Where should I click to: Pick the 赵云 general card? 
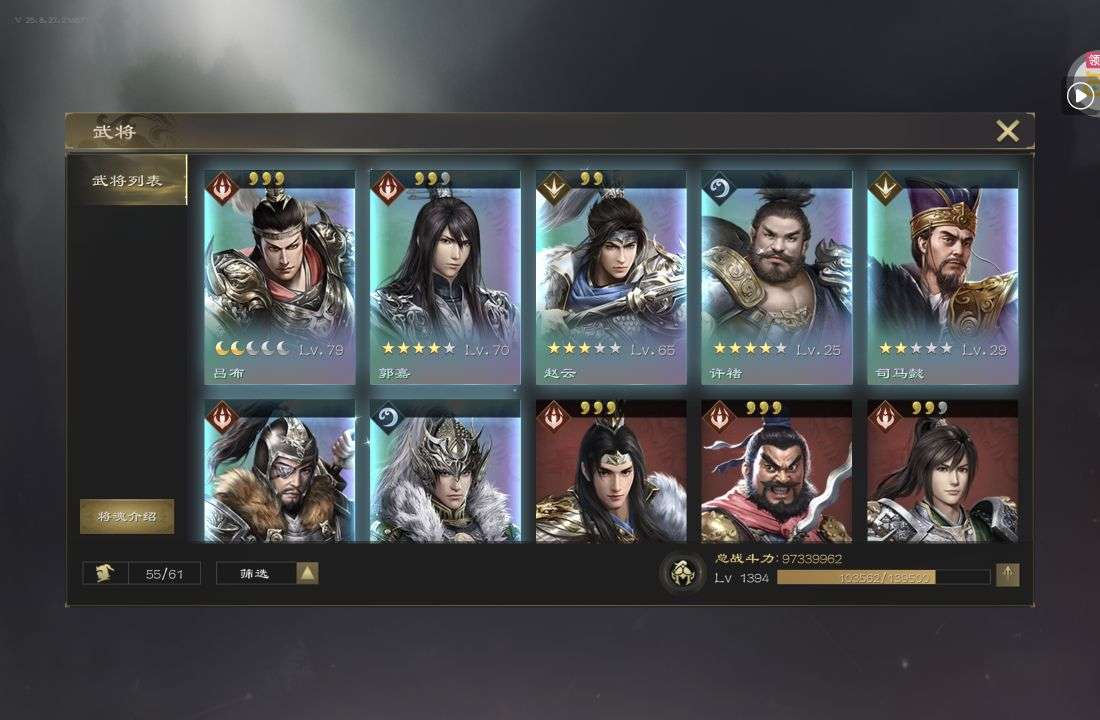[x=611, y=277]
